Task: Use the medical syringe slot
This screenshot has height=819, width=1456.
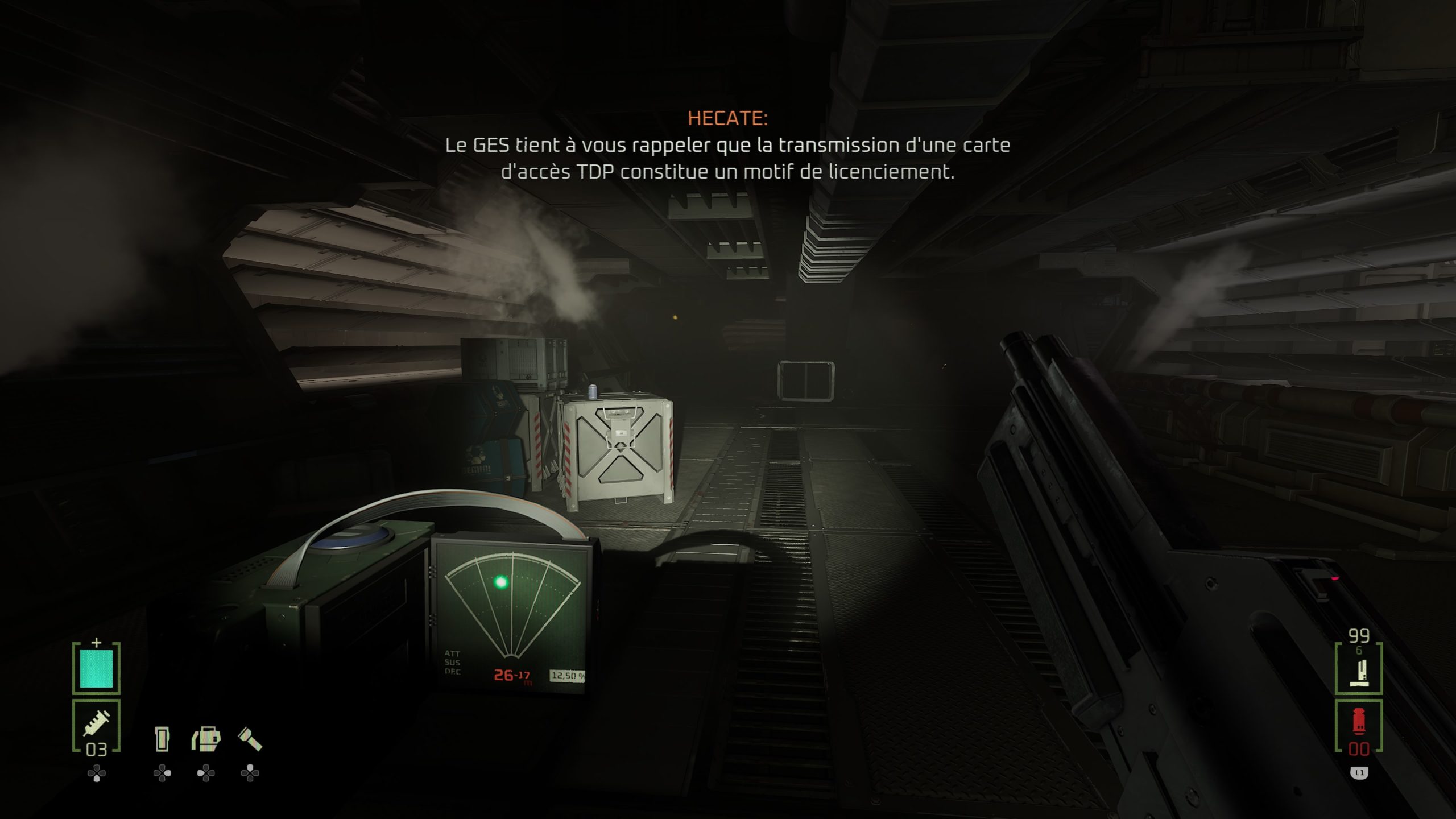Action: (x=96, y=725)
